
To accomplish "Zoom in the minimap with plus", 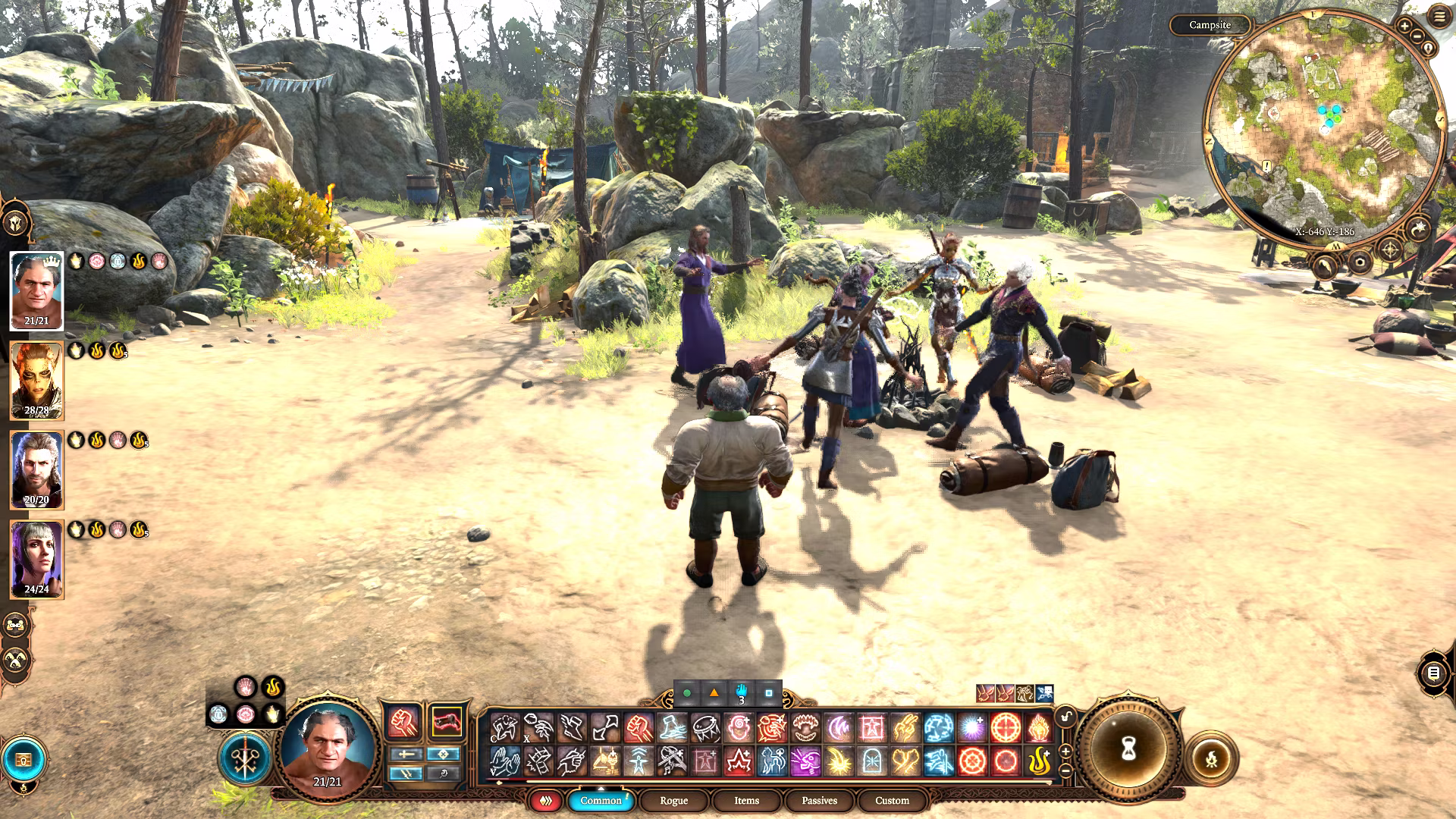I will pyautogui.click(x=1404, y=26).
